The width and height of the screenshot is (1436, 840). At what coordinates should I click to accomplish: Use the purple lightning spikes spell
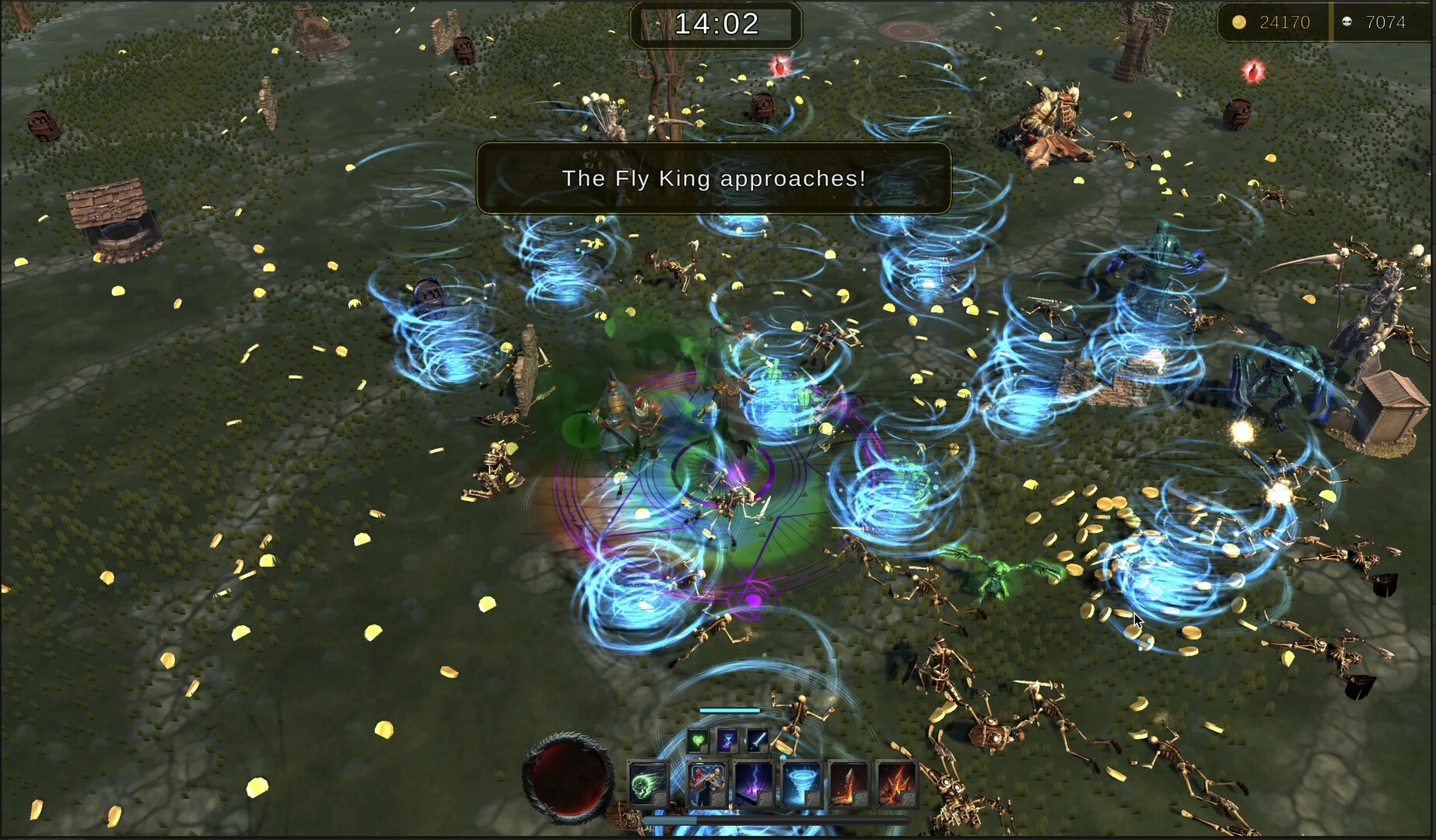click(754, 782)
